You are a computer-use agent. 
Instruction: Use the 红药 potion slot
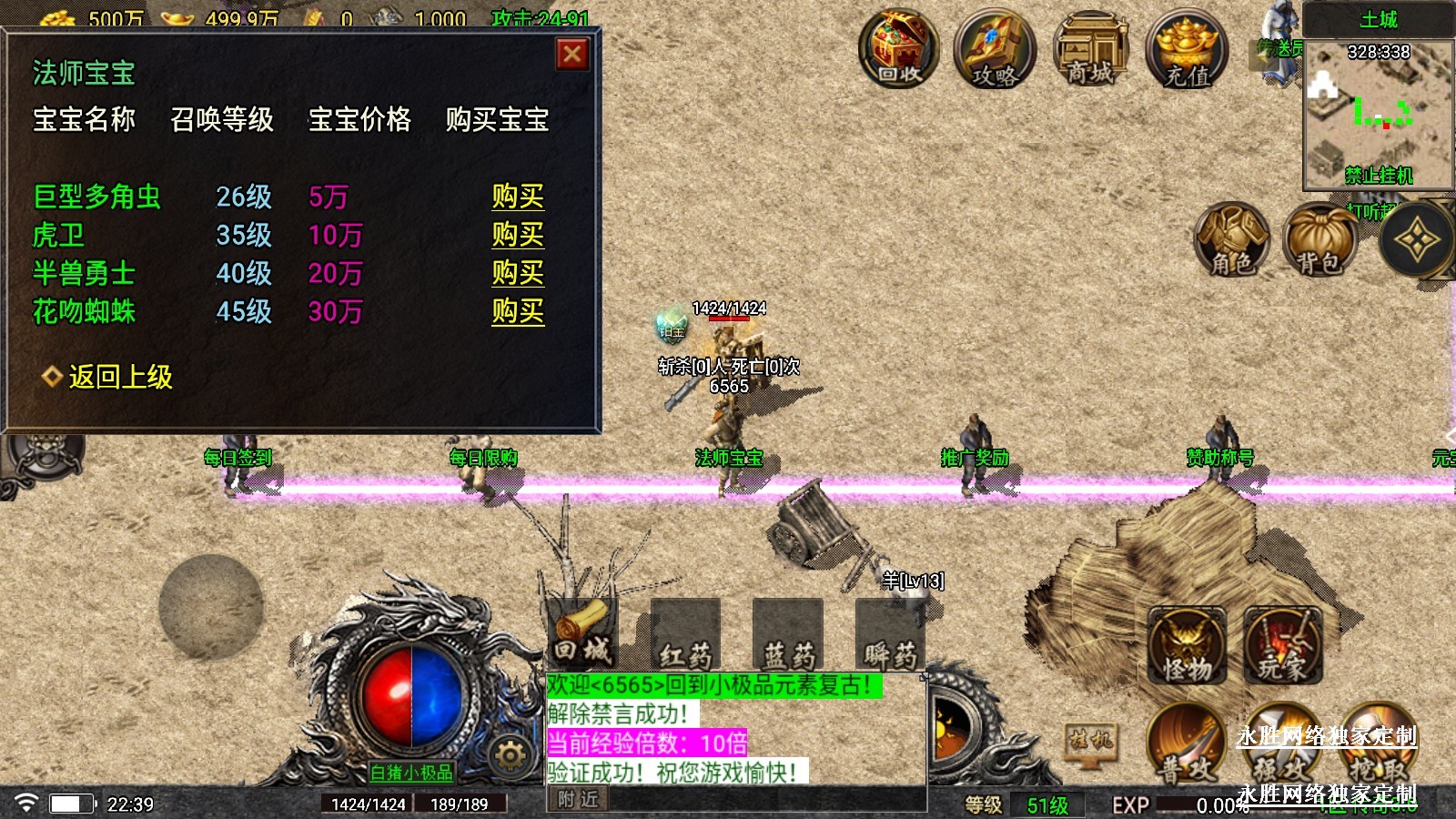tap(685, 636)
